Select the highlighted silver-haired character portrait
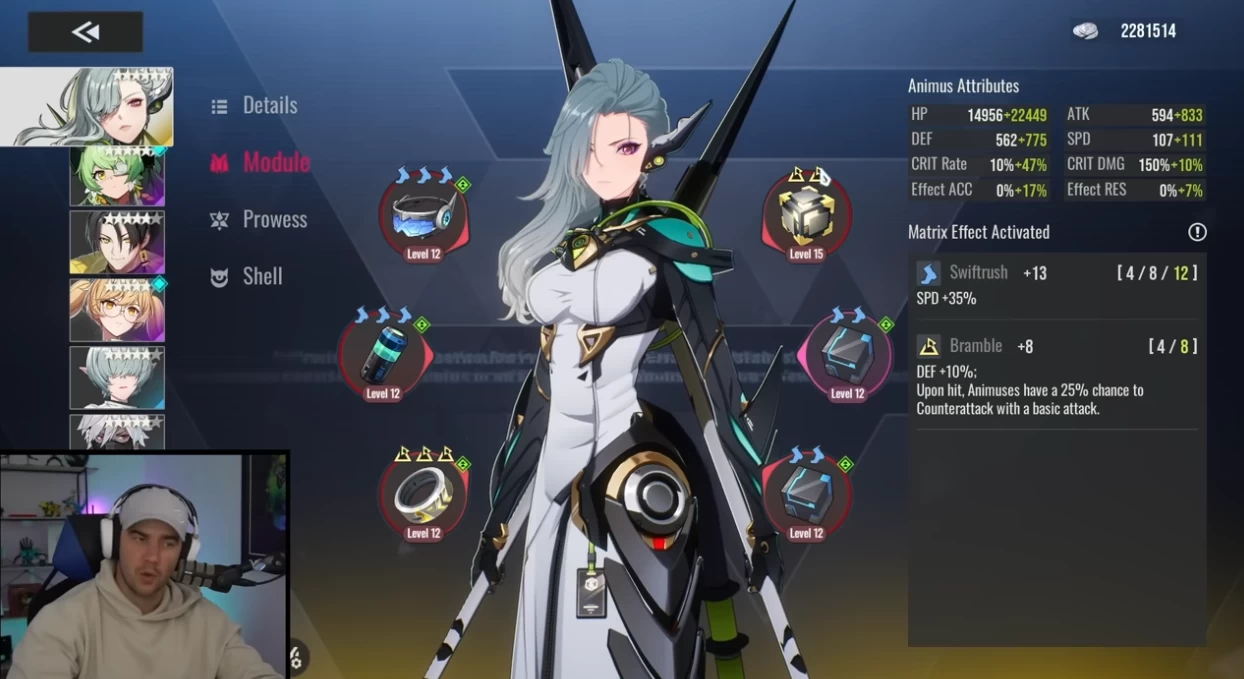Screen dimensions: 1244x679 pyautogui.click(x=87, y=107)
